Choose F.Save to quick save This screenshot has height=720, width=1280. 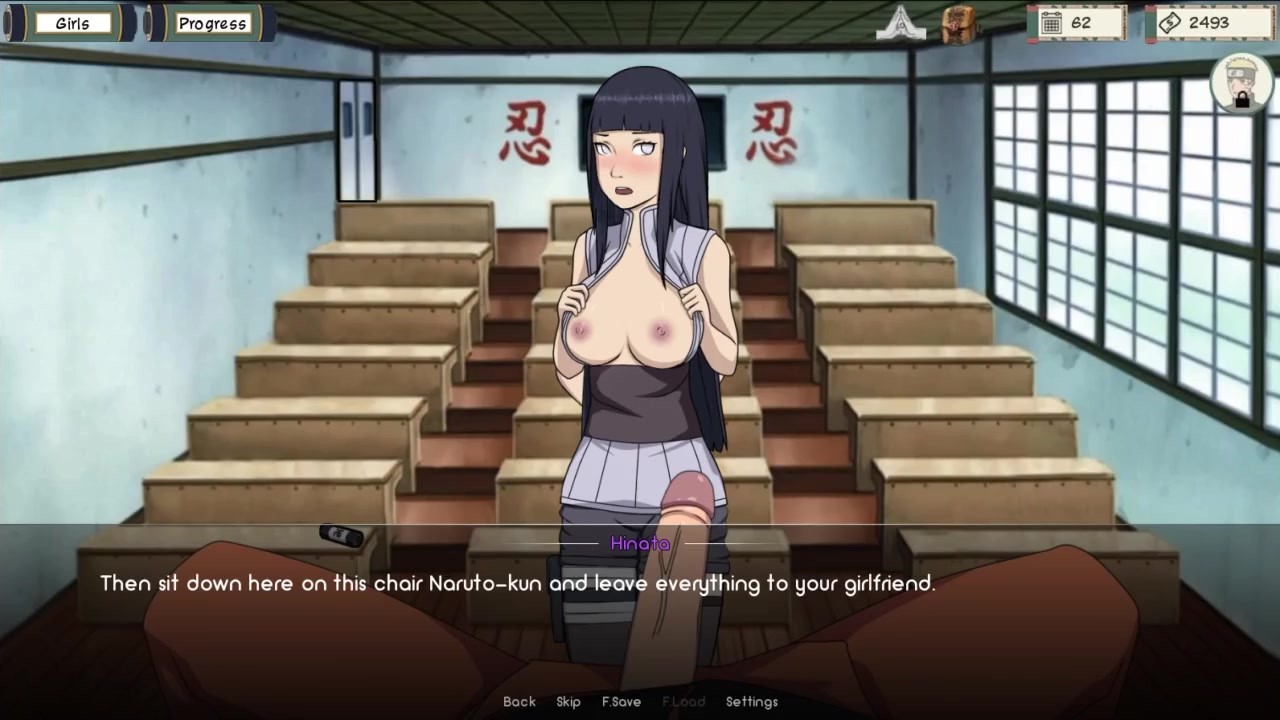pos(621,702)
